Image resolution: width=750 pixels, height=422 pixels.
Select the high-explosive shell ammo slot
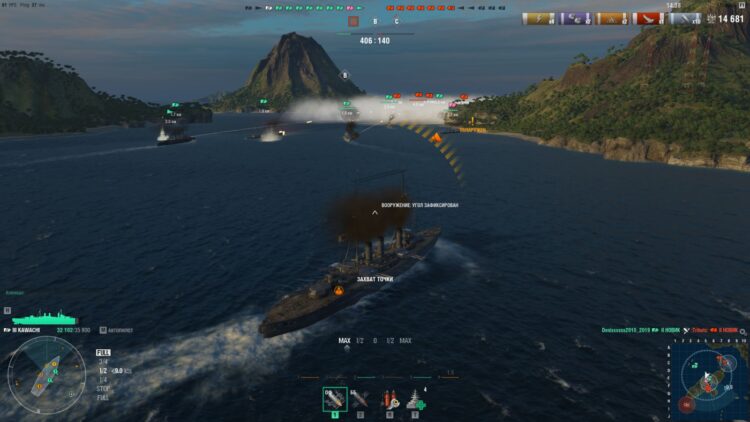tap(335, 399)
